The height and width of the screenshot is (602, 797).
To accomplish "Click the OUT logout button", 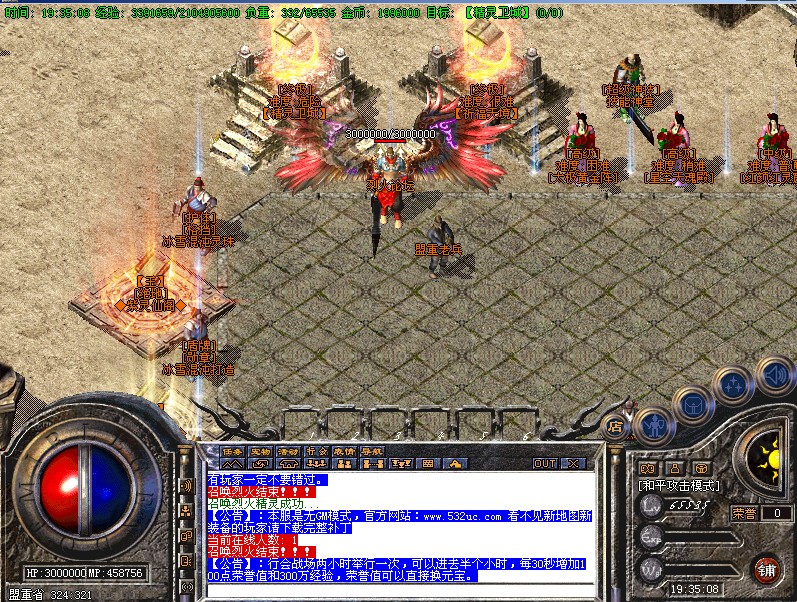I will [x=545, y=463].
